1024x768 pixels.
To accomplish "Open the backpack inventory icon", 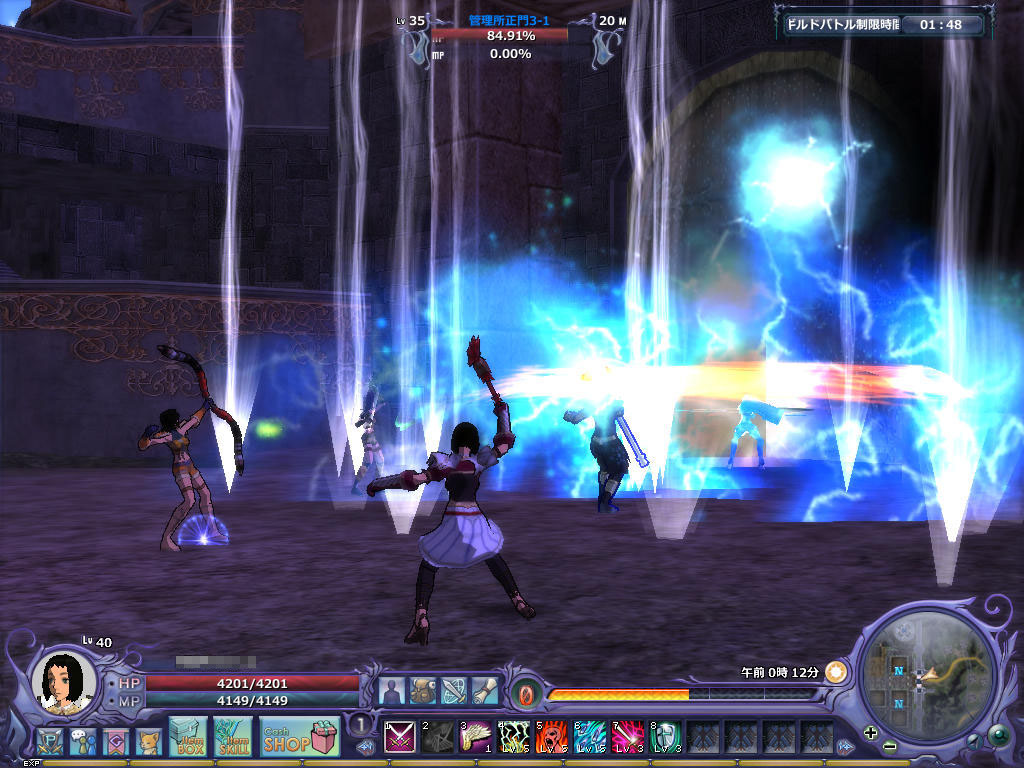I will click(x=423, y=691).
